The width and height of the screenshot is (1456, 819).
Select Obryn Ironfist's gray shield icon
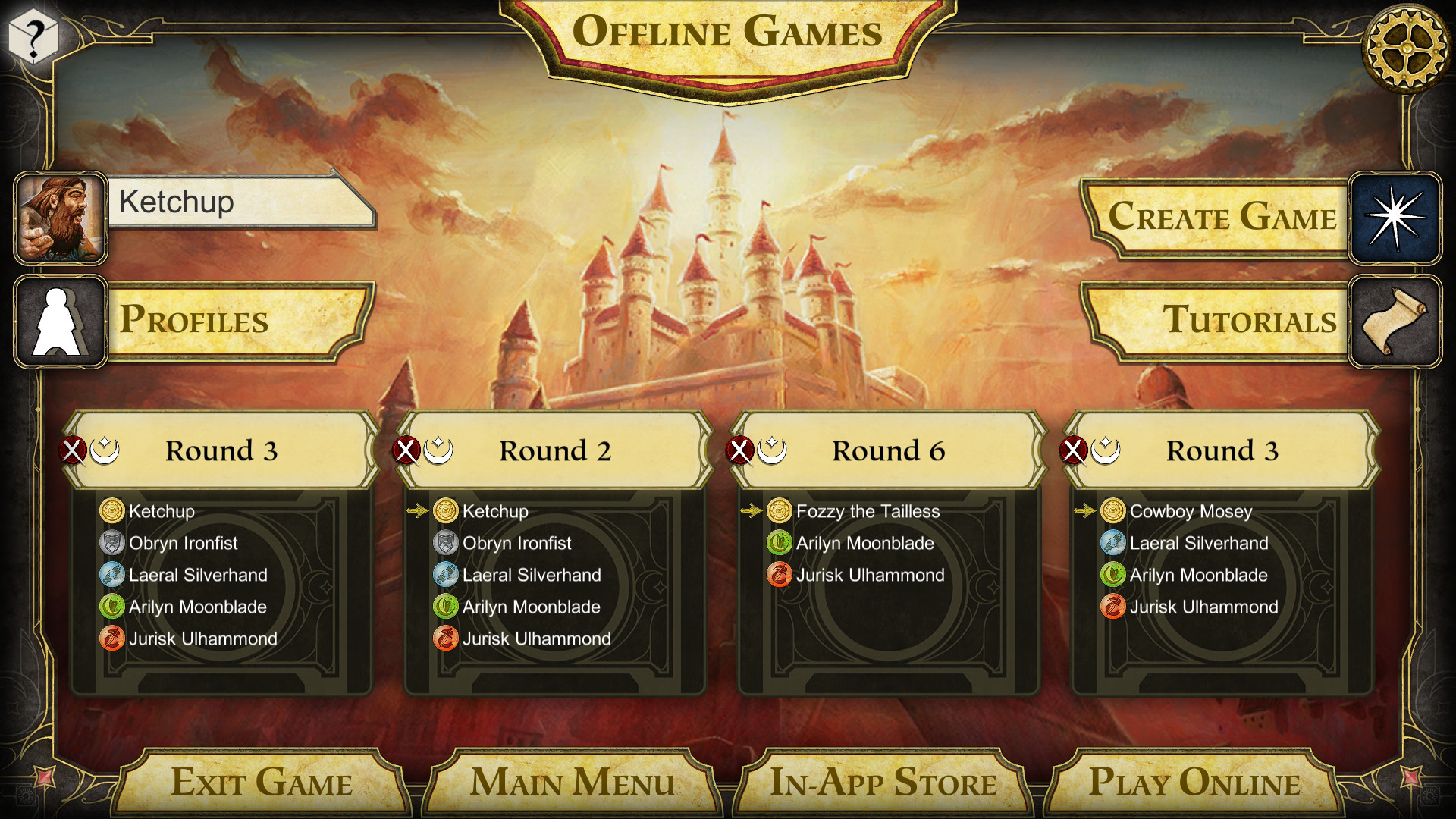coord(112,543)
